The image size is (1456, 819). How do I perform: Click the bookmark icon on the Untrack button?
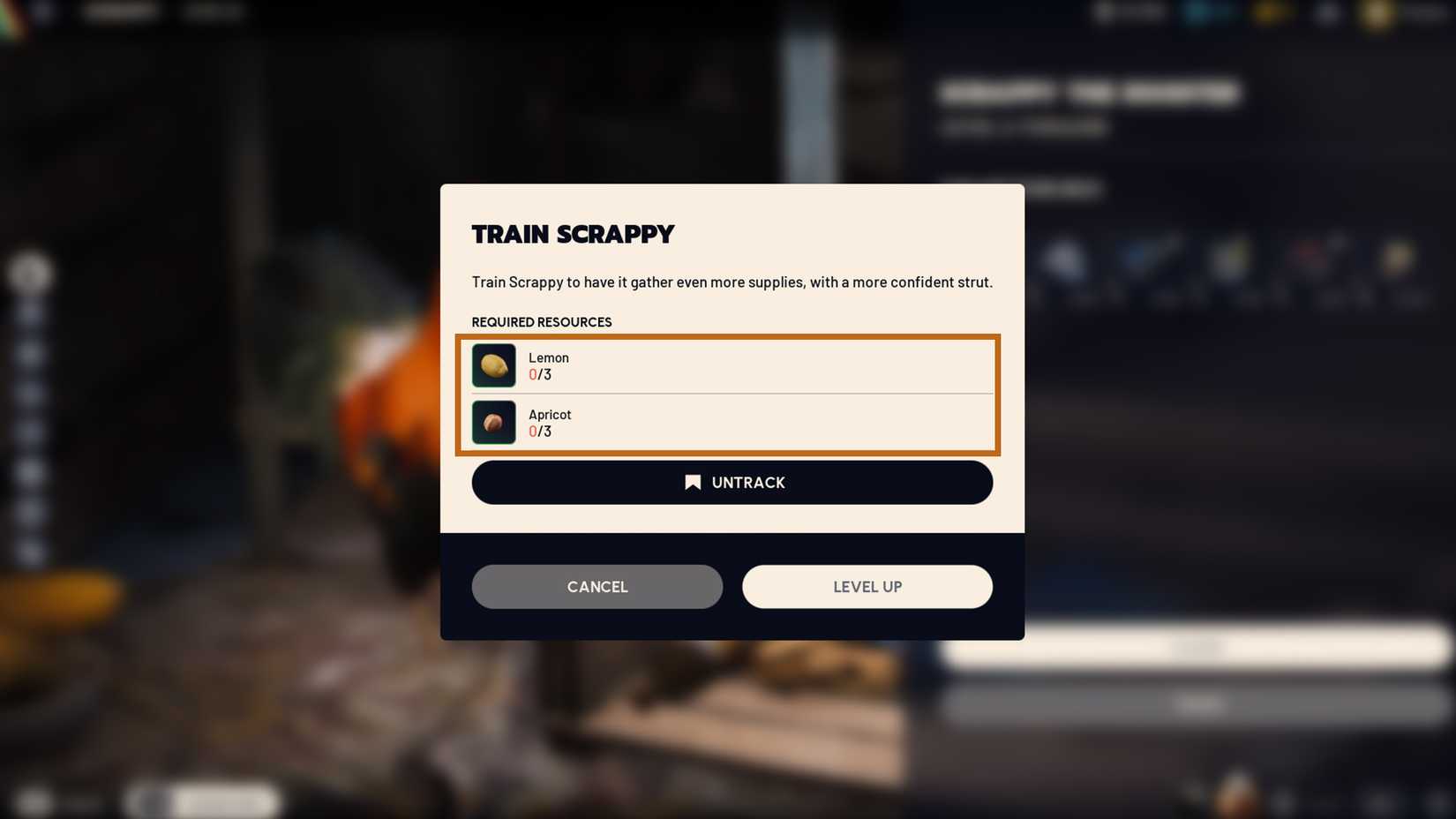pos(694,482)
